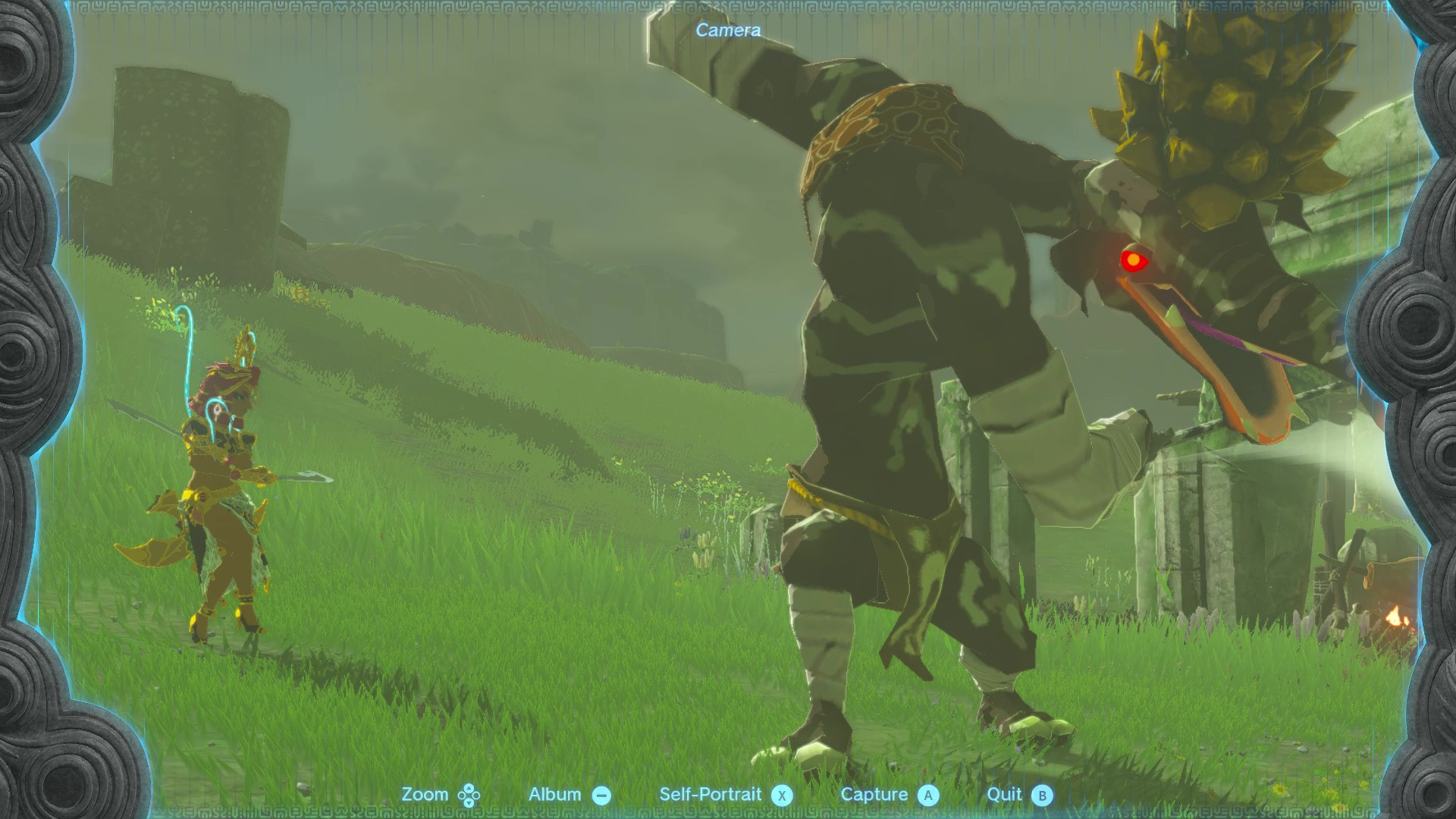This screenshot has width=1456, height=819.
Task: Click the X button icon beside Self-Portrait
Action: tap(781, 794)
